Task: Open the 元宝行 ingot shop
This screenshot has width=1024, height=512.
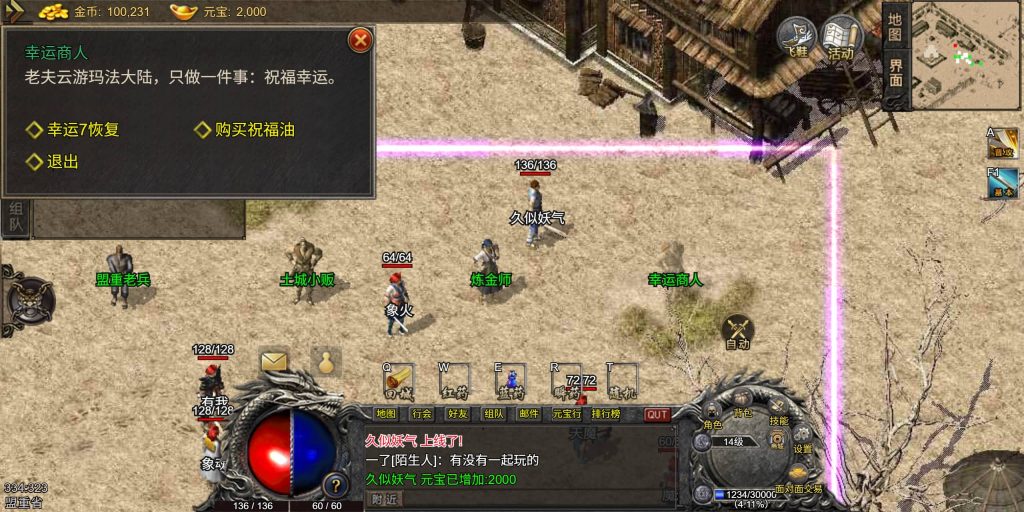Action: click(x=566, y=414)
